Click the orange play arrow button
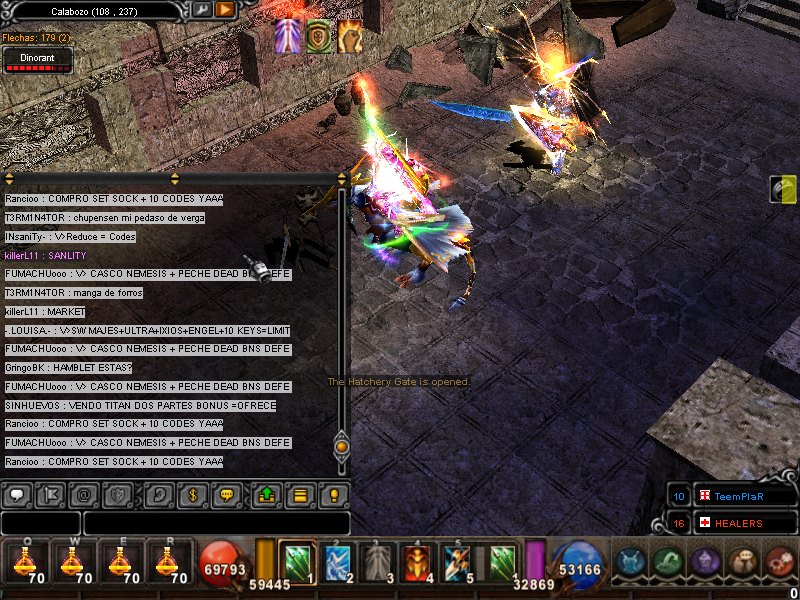The width and height of the screenshot is (800, 600). (x=224, y=9)
